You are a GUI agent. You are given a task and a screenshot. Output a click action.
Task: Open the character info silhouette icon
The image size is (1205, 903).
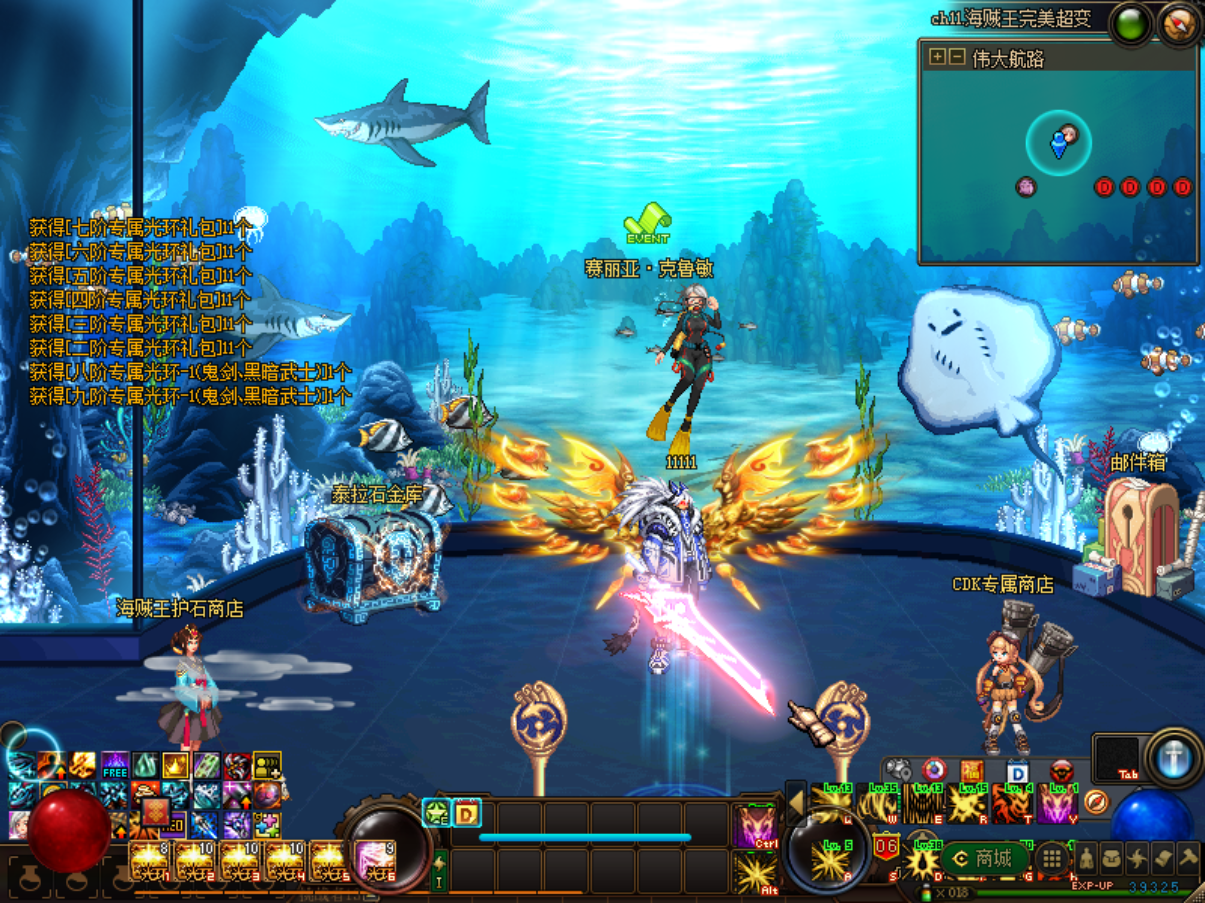tap(1086, 858)
